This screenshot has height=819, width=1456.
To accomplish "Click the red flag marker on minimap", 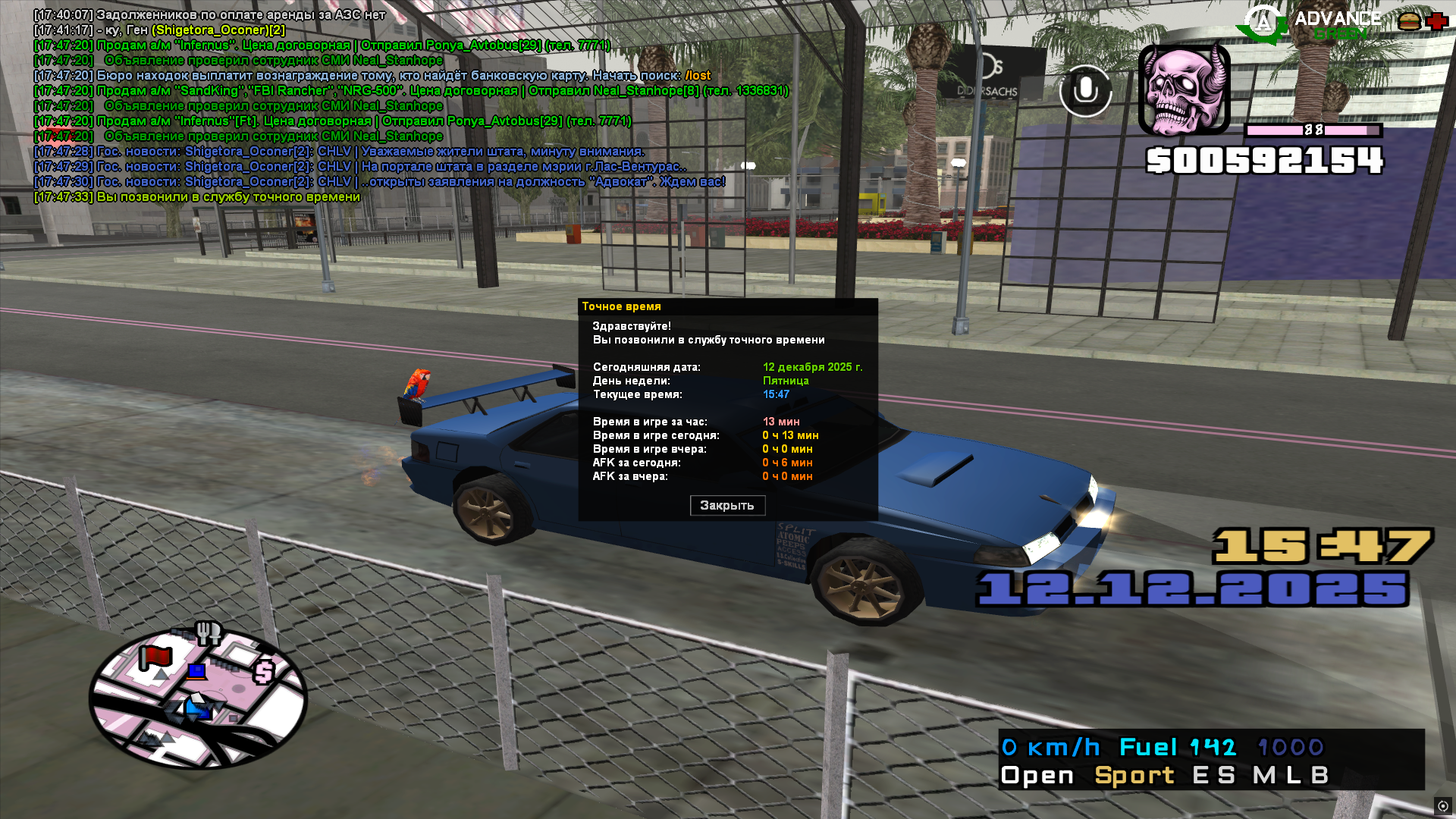I will click(155, 657).
